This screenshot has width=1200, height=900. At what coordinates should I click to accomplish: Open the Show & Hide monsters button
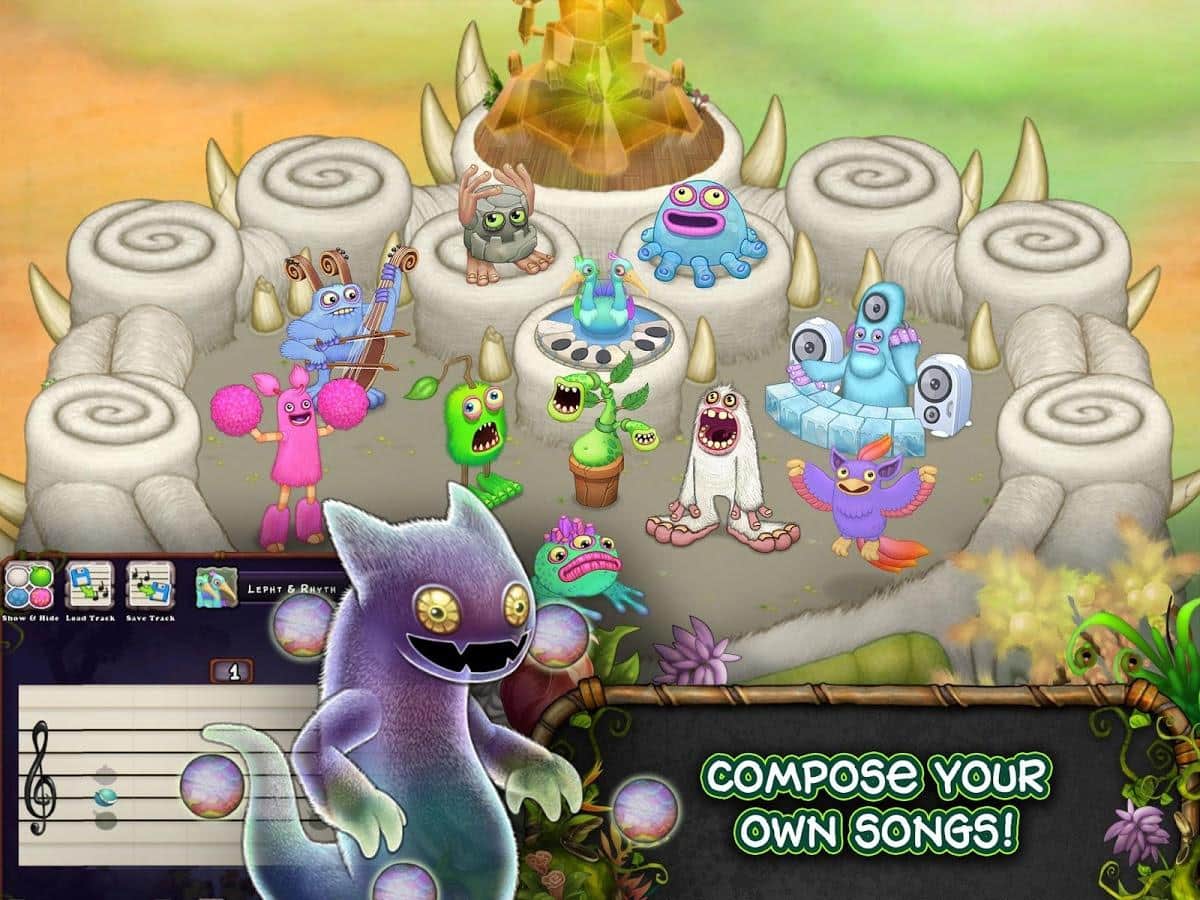tap(29, 587)
